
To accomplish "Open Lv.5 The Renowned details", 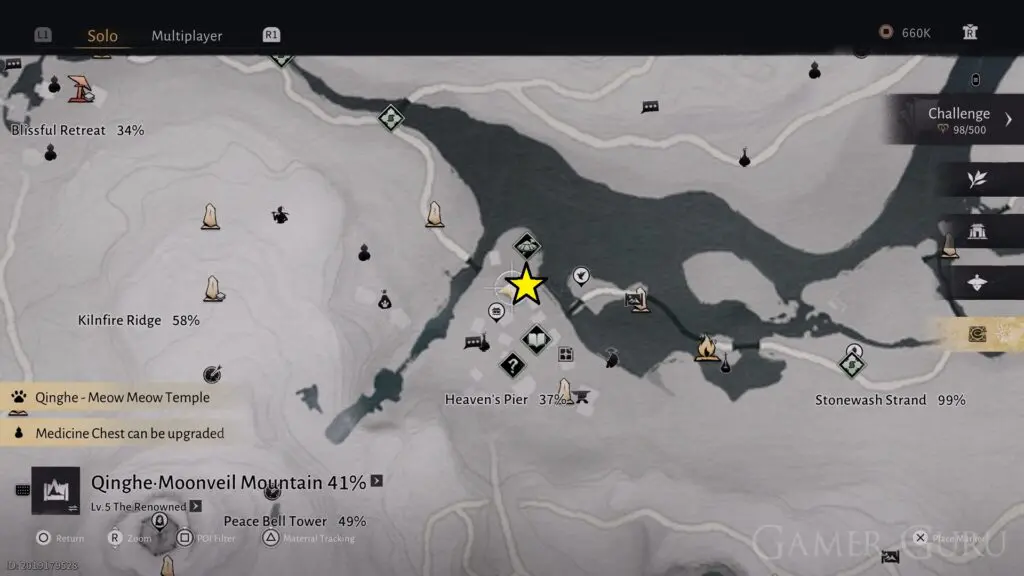I will tap(195, 506).
